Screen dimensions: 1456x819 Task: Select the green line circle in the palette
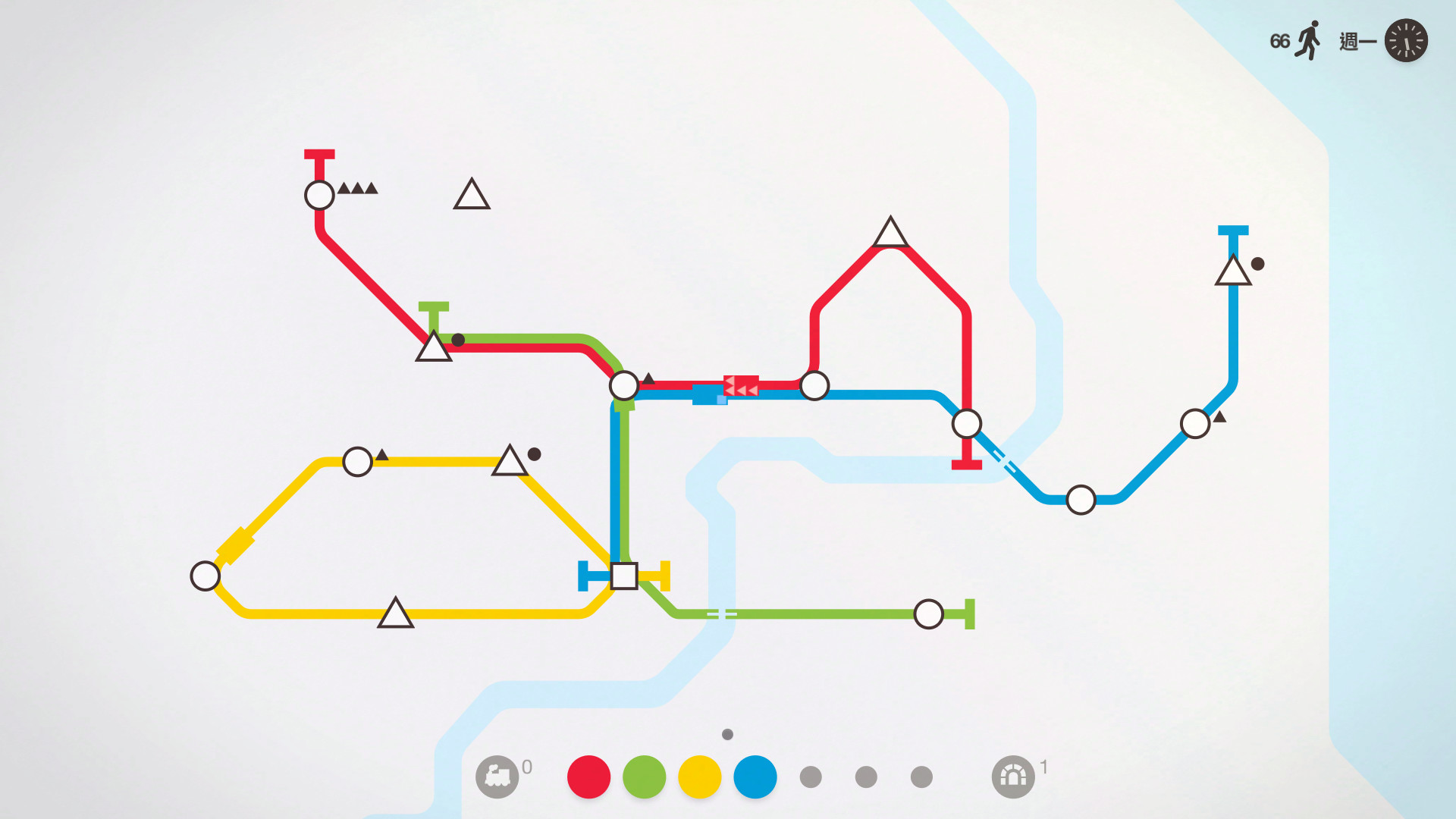[643, 775]
